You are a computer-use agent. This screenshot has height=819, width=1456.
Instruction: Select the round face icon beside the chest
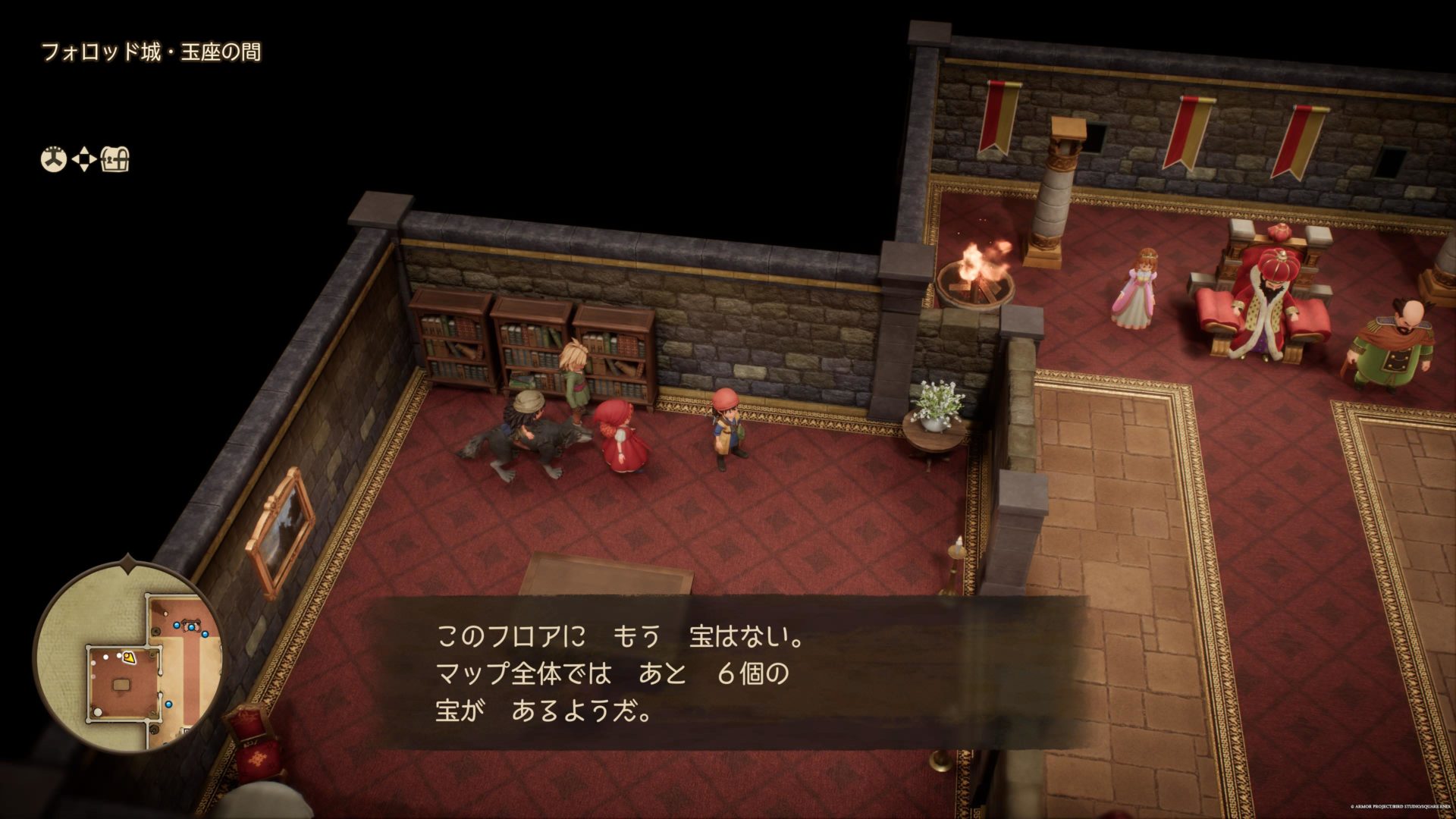[x=53, y=160]
